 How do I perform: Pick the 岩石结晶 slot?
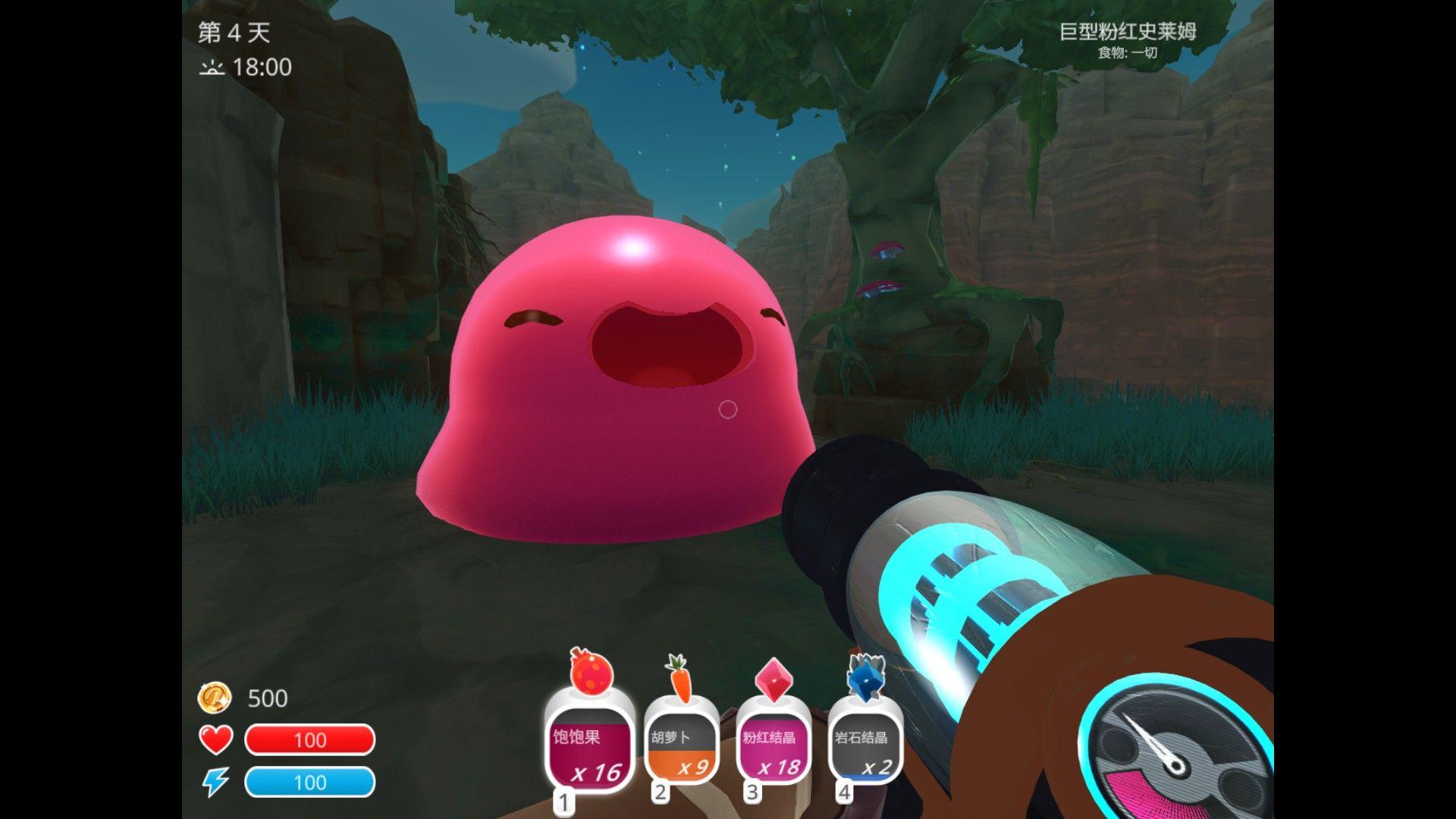point(864,749)
